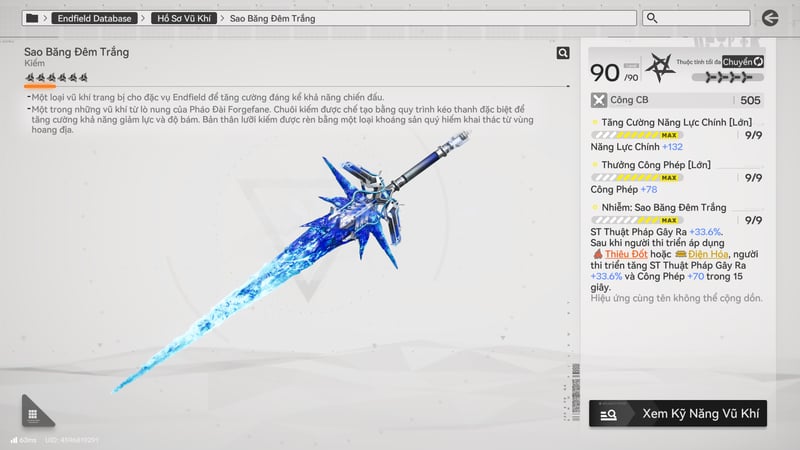Open the grid menu icon
Viewport: 800px width, 450px height.
(33, 414)
